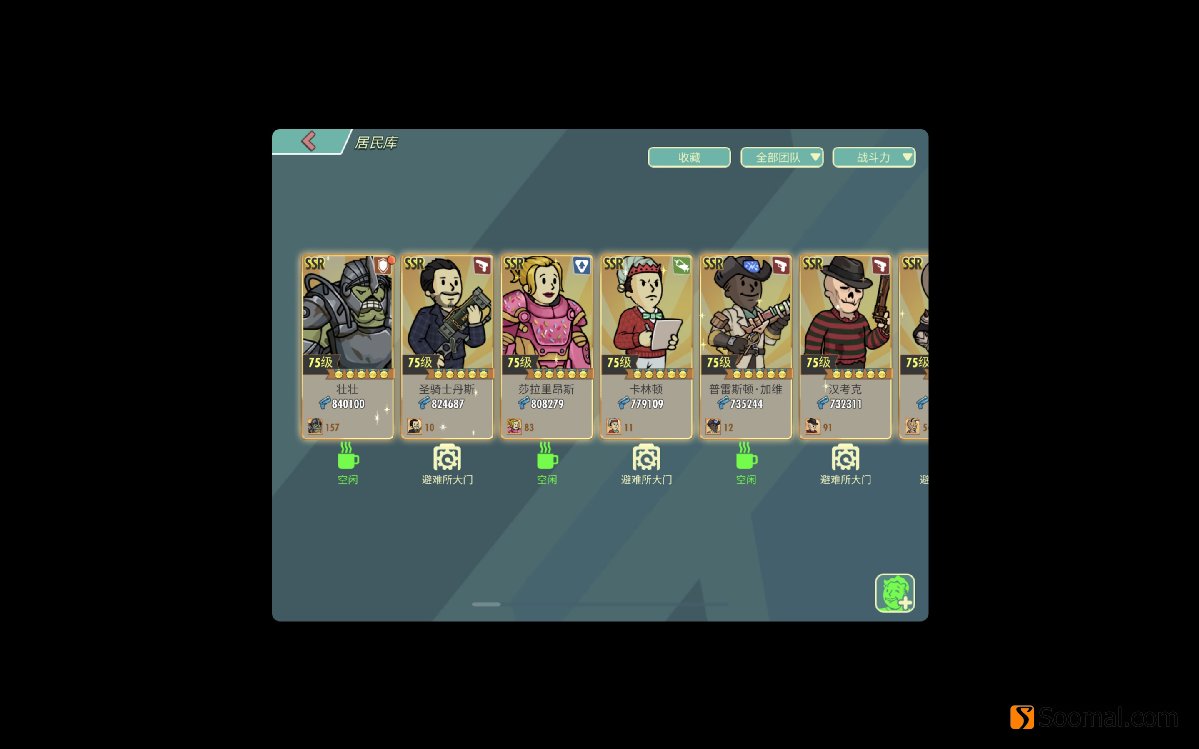Expand the 全部团队 team filter dropdown
Screen dimensions: 1199x749
(781, 157)
